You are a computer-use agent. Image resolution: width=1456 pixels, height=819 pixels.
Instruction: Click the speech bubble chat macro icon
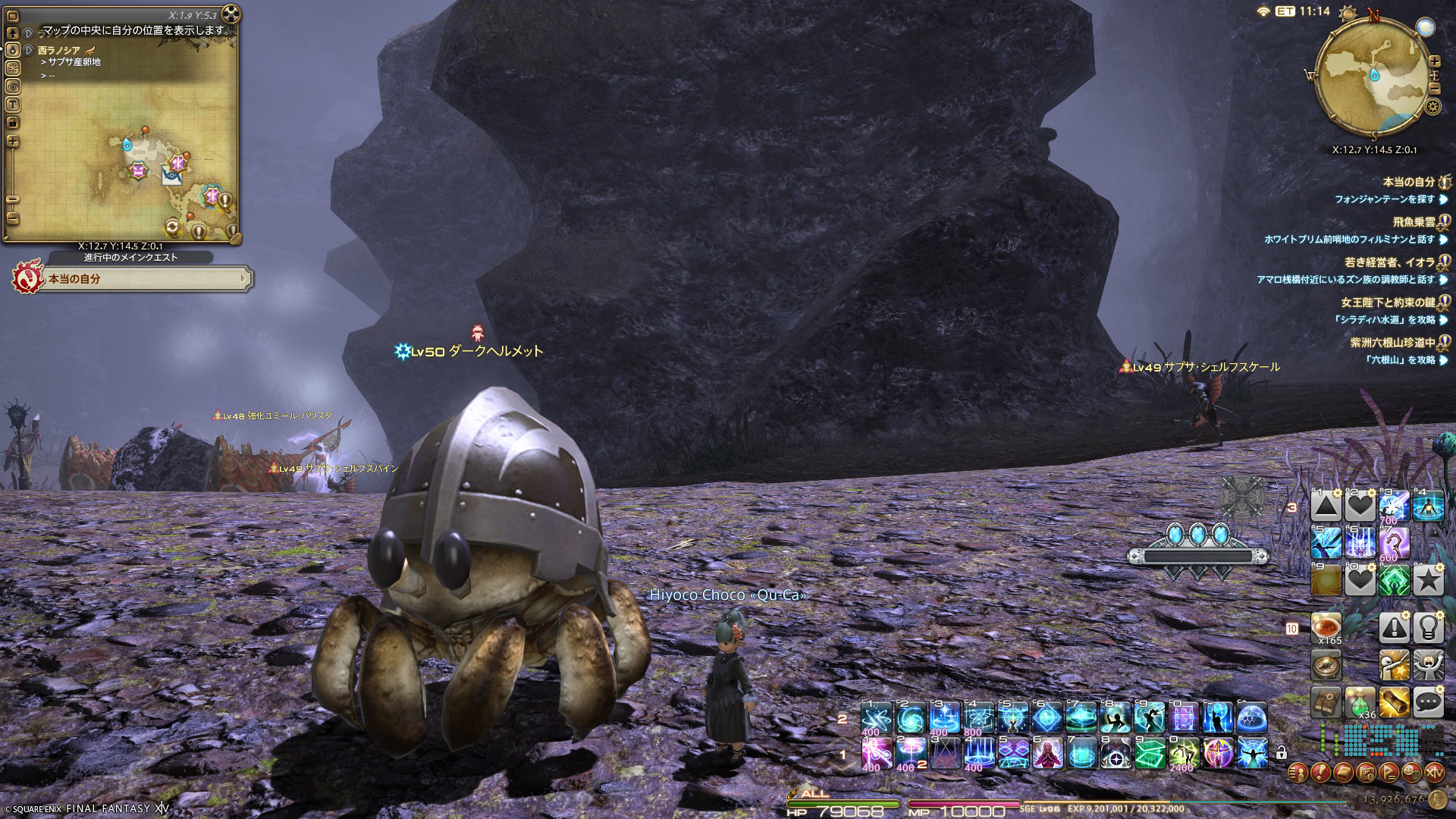[1428, 703]
